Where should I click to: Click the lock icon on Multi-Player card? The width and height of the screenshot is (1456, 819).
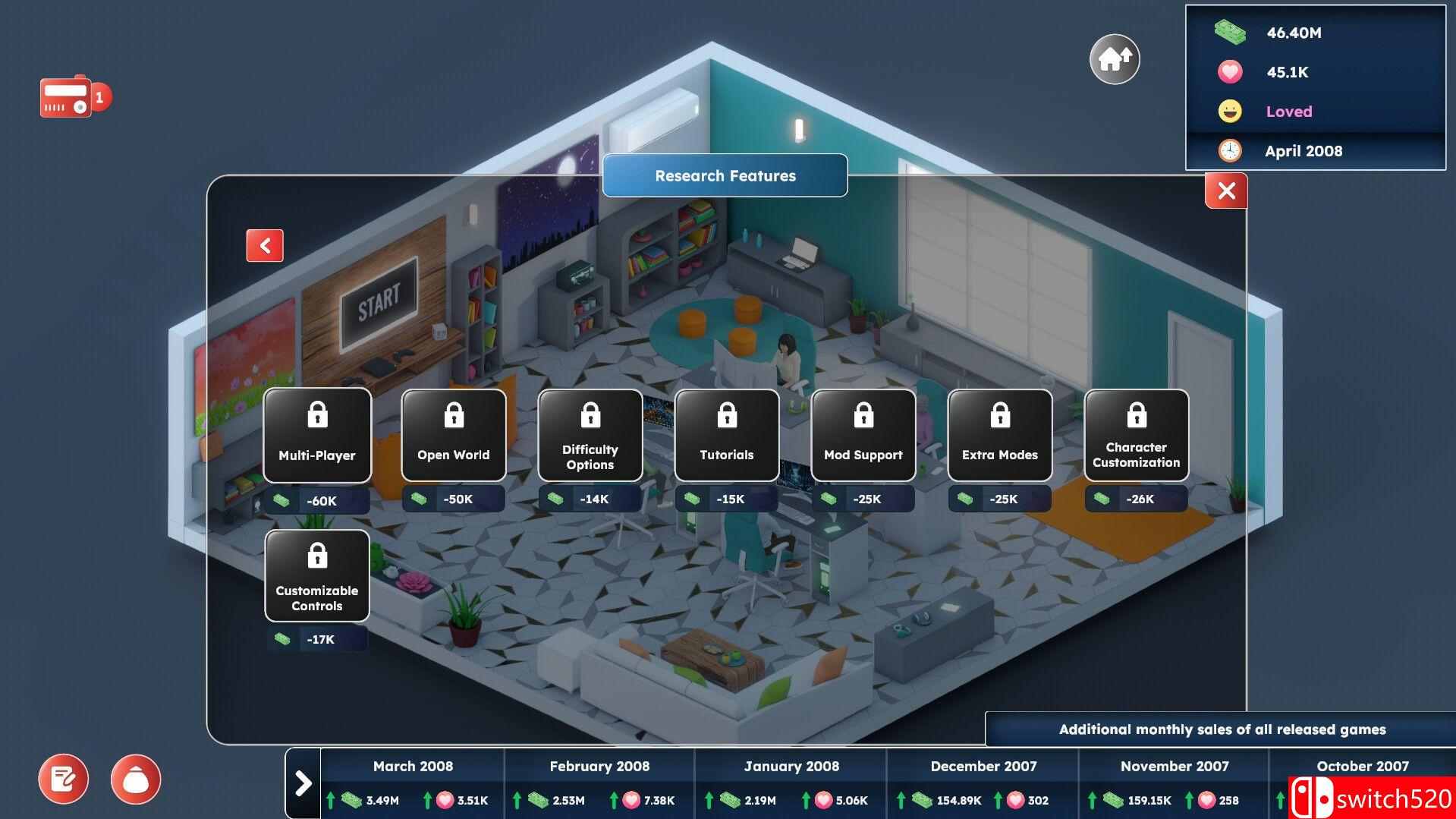(316, 415)
